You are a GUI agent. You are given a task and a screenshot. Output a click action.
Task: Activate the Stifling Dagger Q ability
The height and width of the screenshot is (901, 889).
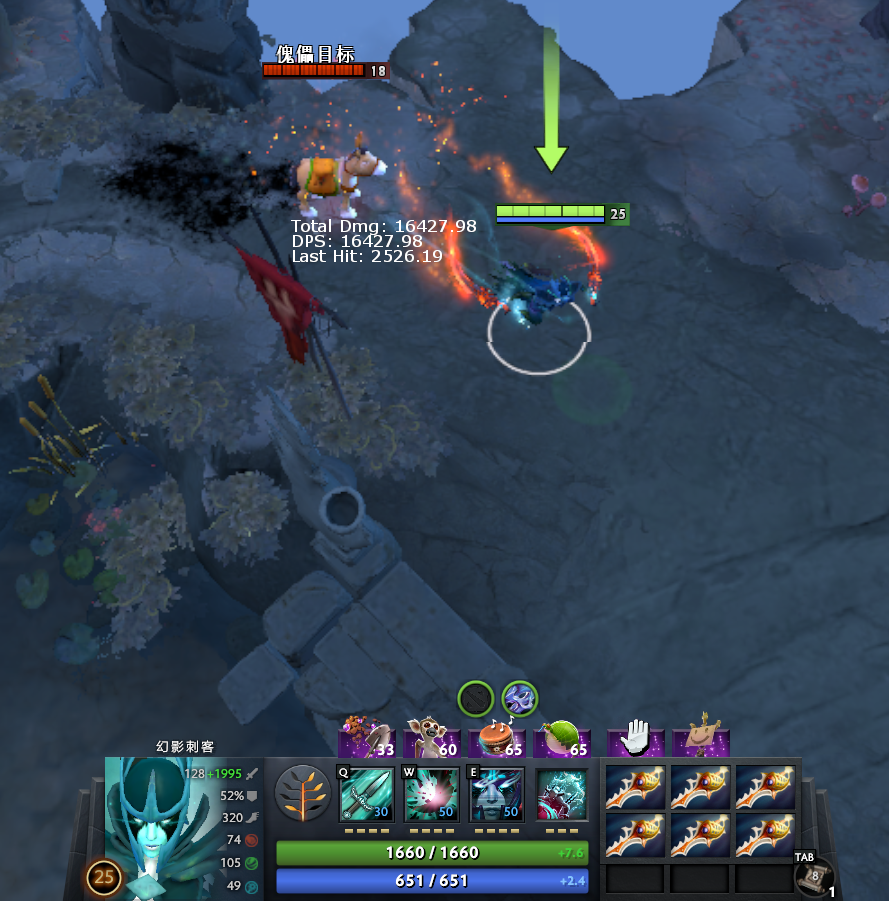click(x=366, y=794)
